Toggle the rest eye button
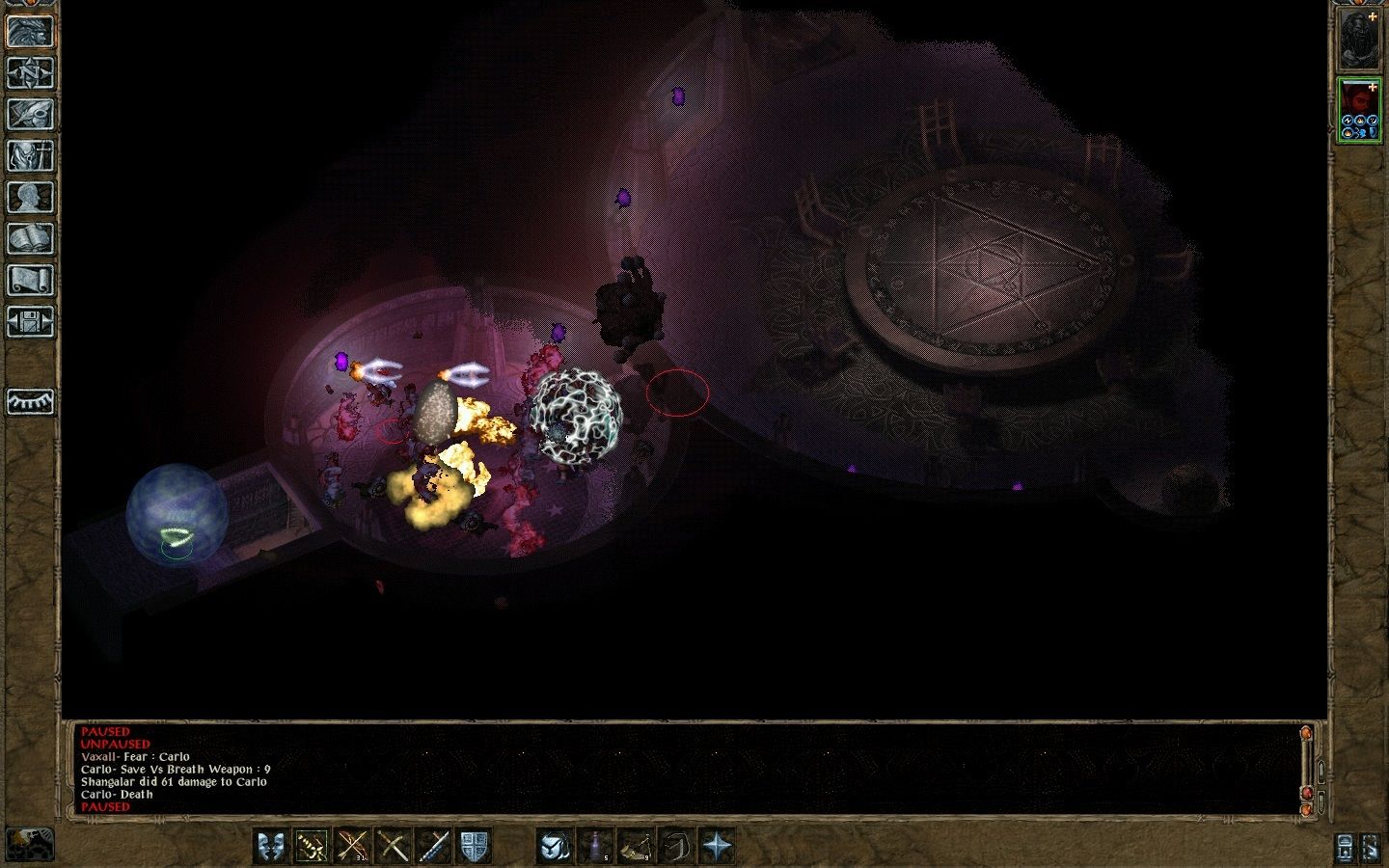 [x=30, y=401]
